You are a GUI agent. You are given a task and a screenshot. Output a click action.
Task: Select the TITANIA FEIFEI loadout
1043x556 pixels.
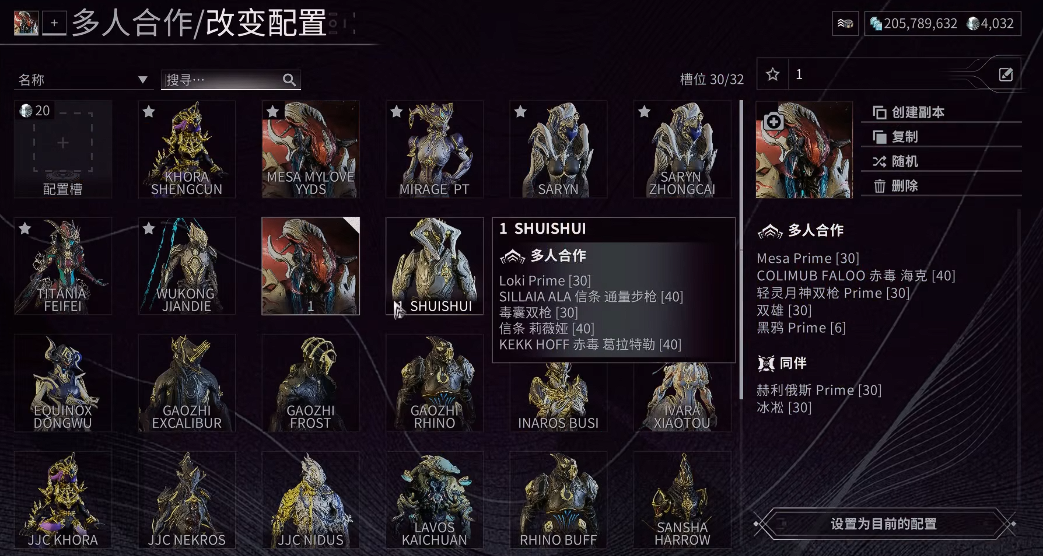[x=62, y=266]
